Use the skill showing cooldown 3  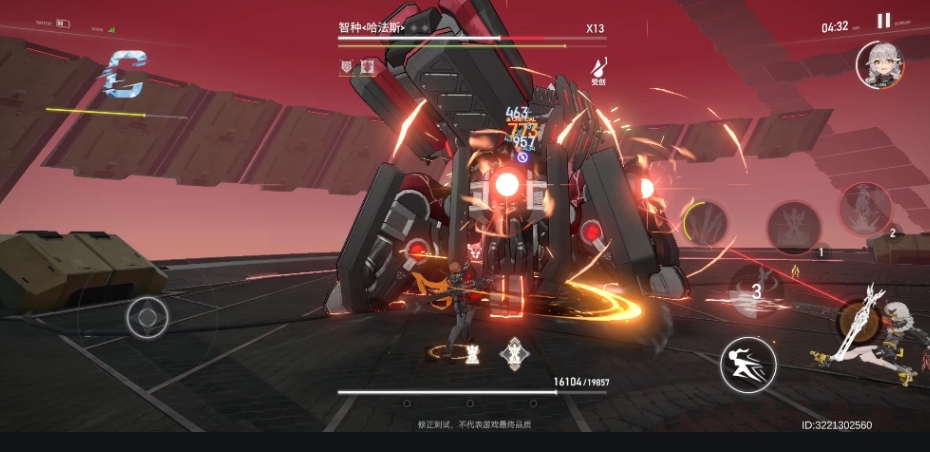coord(757,291)
